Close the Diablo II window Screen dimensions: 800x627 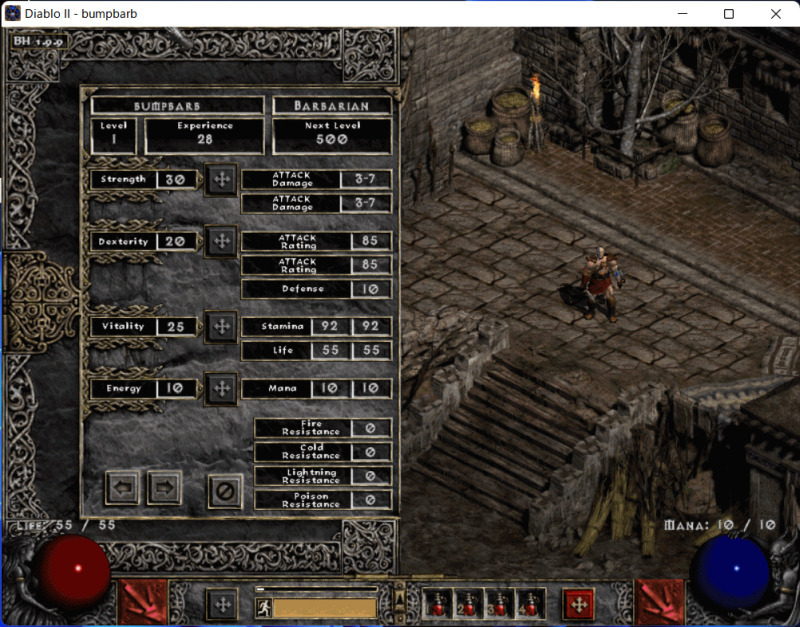pos(776,14)
